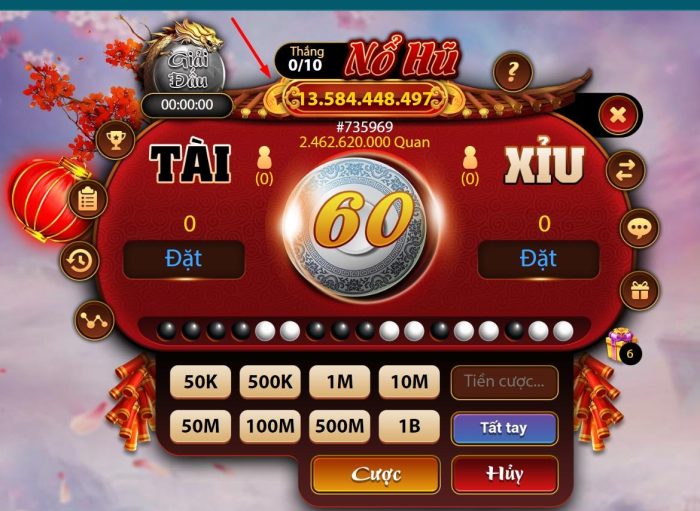
Task: Place bet on Tài with Đặt
Action: [183, 260]
